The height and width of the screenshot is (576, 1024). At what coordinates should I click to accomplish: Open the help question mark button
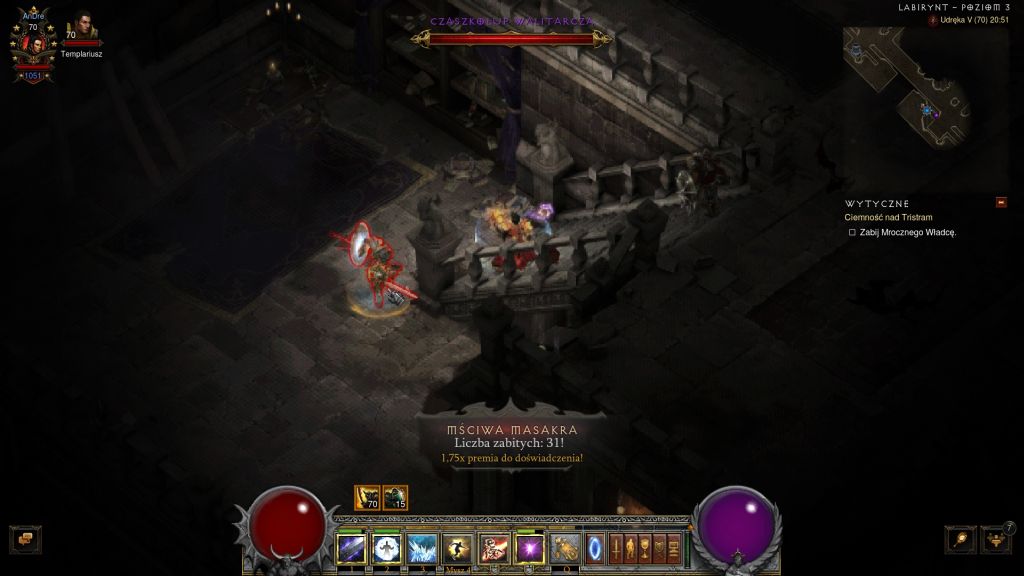tap(1009, 527)
